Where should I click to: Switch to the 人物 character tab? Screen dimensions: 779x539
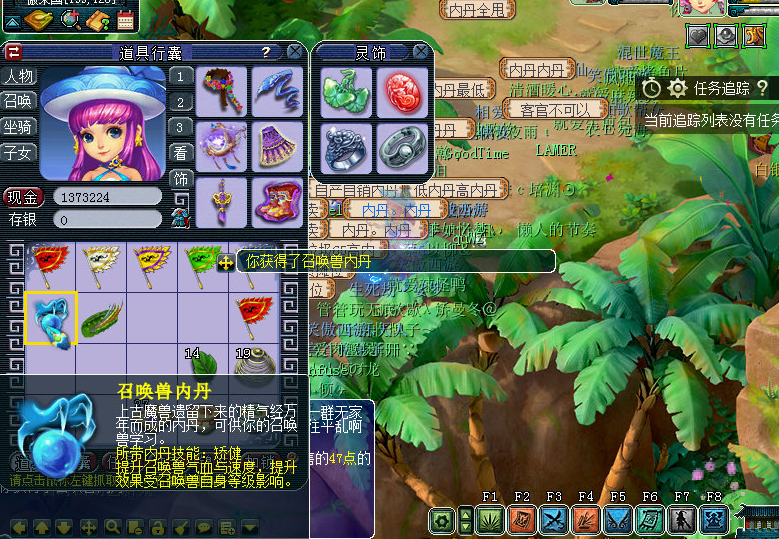pos(19,77)
